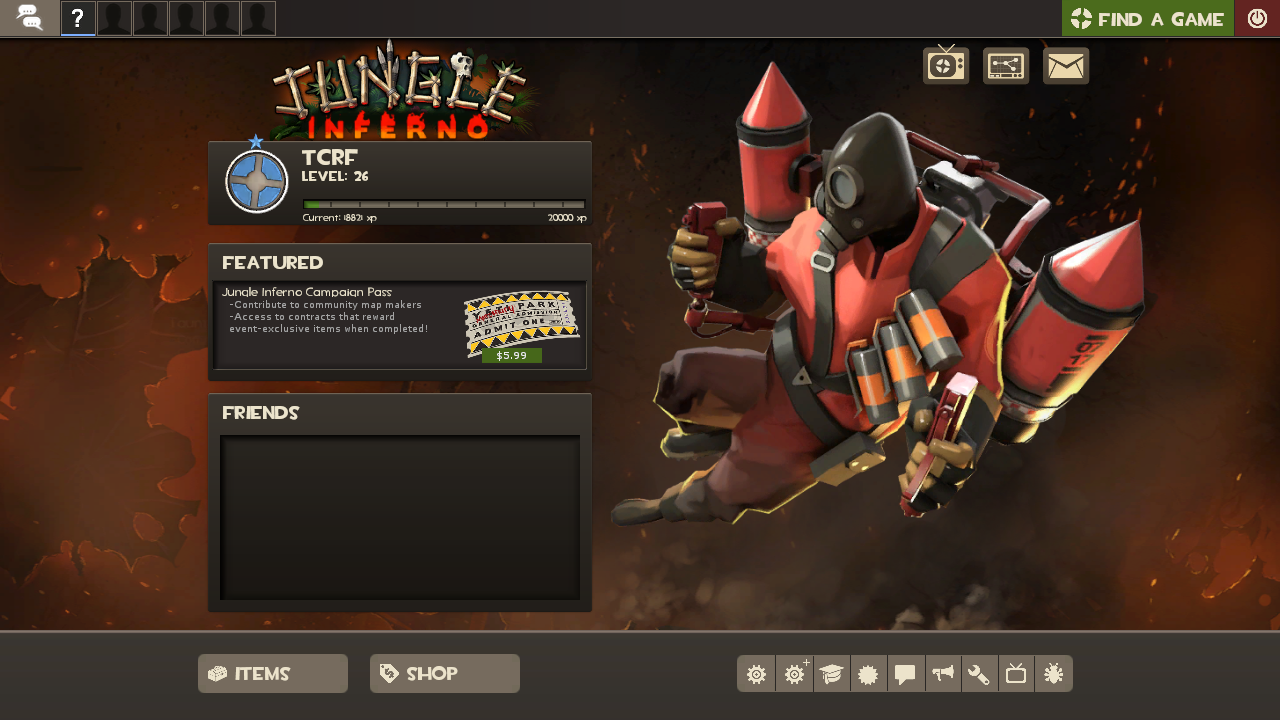The image size is (1280, 720).
Task: Buy the pass with the $5.99 button
Action: (511, 355)
